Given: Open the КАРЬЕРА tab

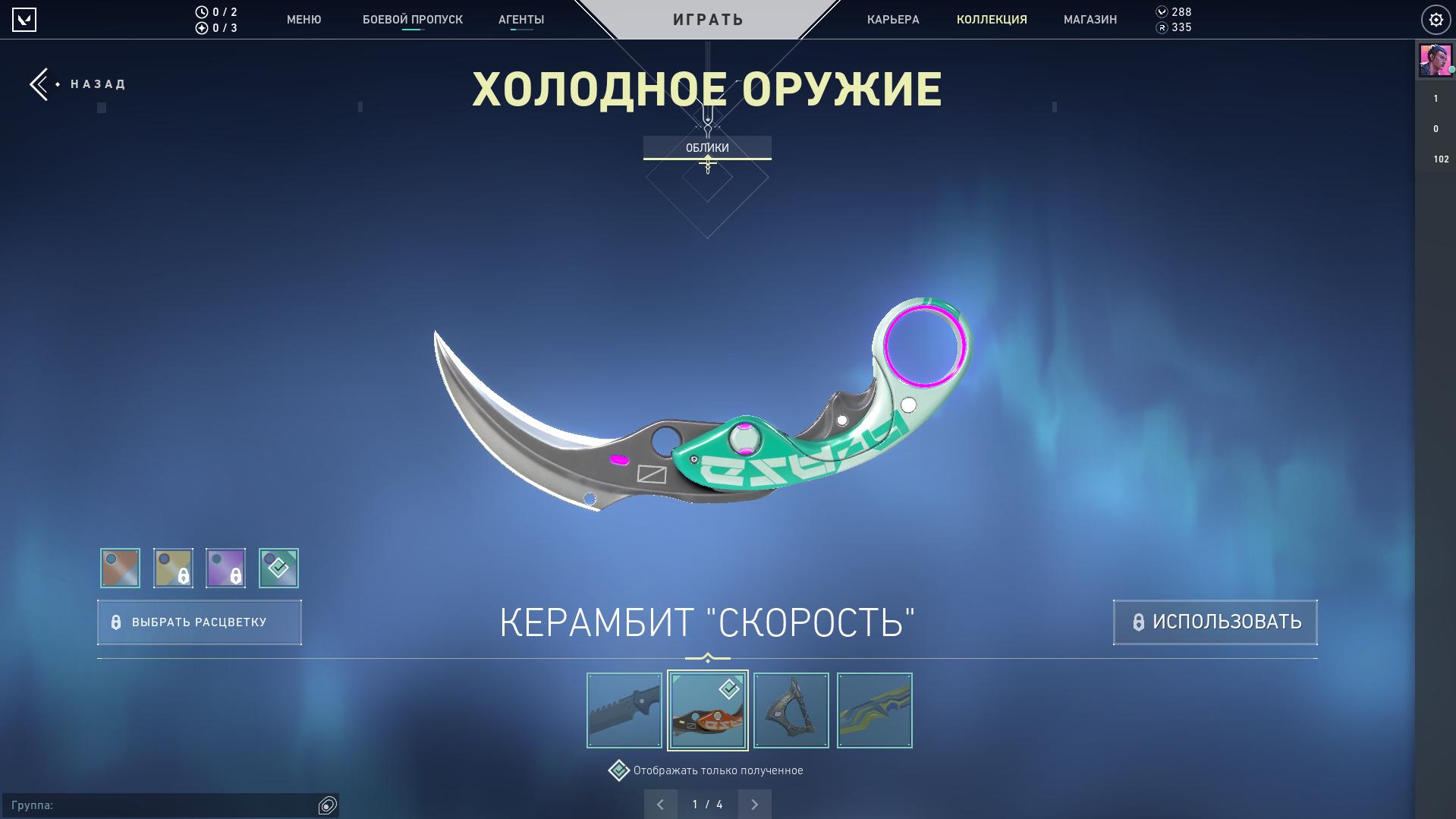Looking at the screenshot, I should (893, 20).
